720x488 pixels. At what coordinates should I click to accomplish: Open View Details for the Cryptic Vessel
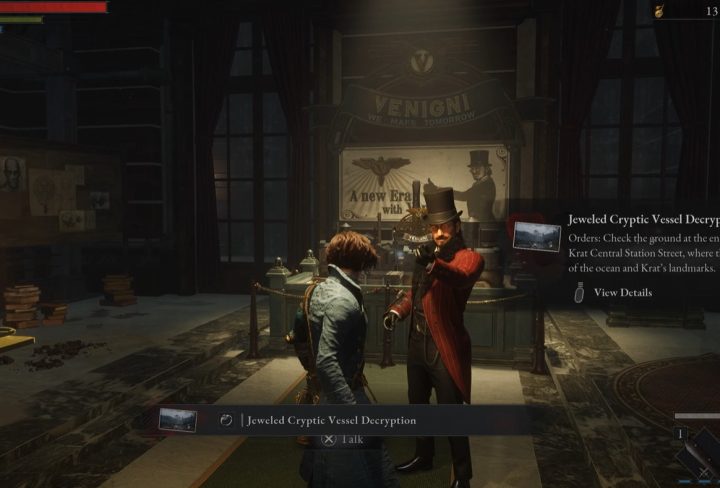point(622,293)
